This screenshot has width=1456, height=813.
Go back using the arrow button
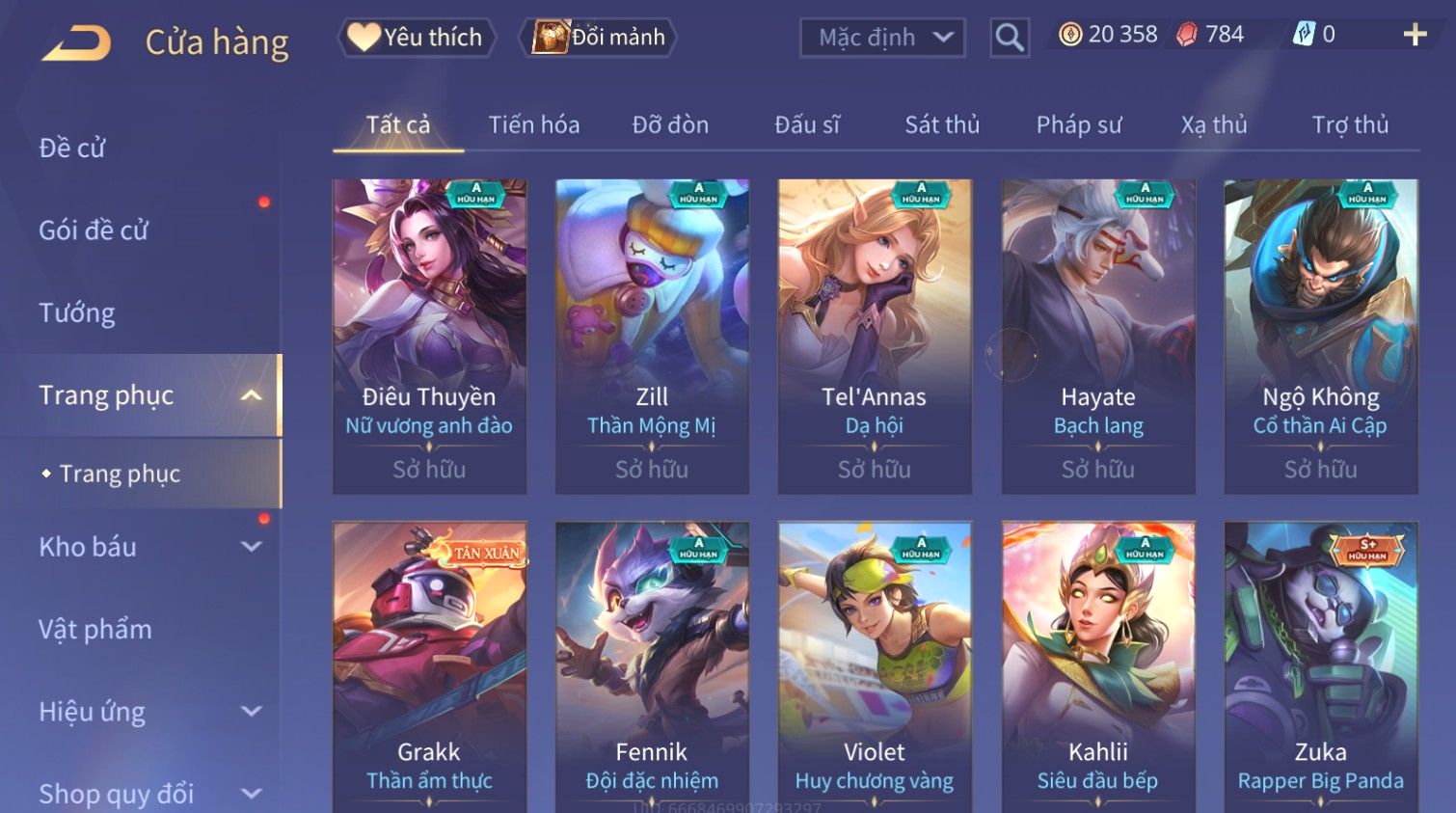[77, 42]
